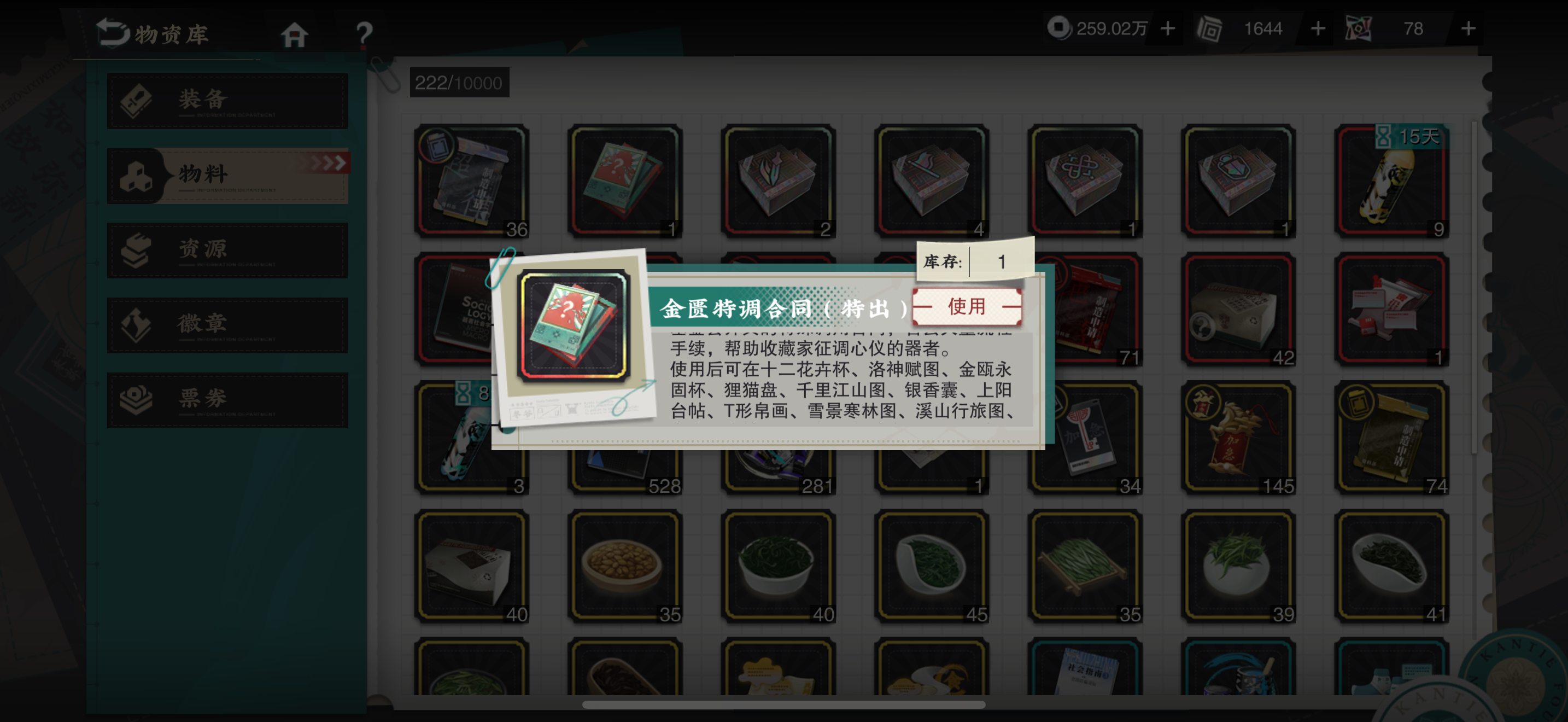Image resolution: width=1568 pixels, height=722 pixels.
Task: Click the plus beside the 78 tickets
Action: coord(1467,27)
